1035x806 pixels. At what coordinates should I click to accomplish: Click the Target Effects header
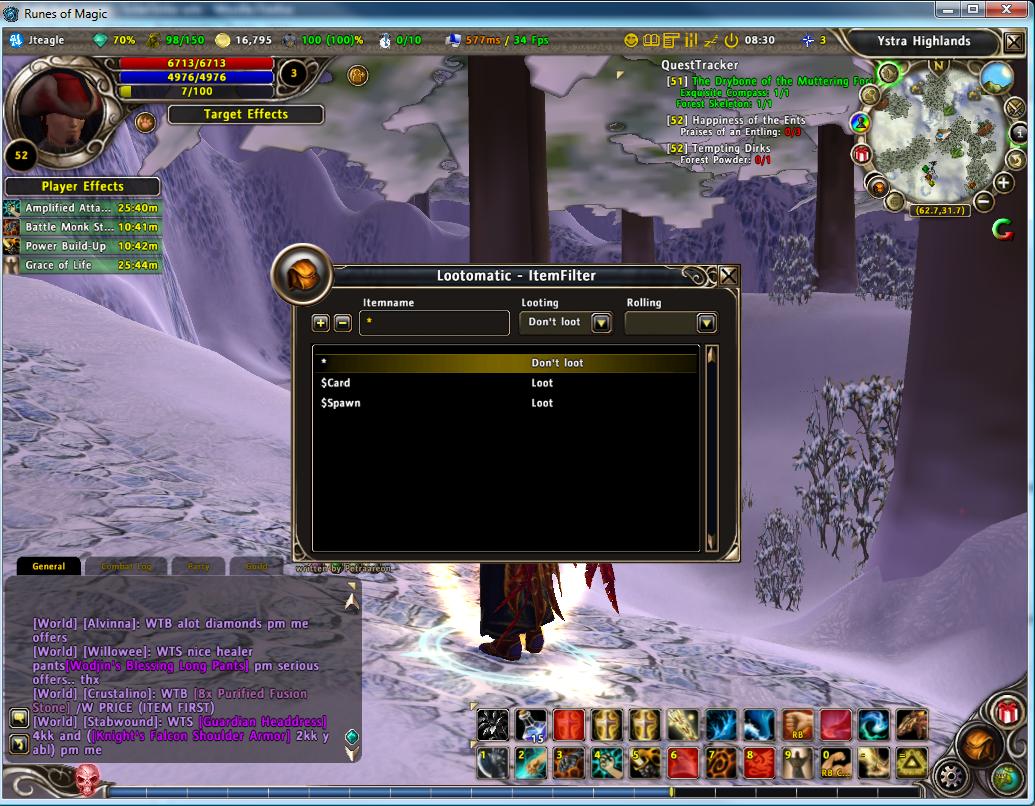click(245, 114)
